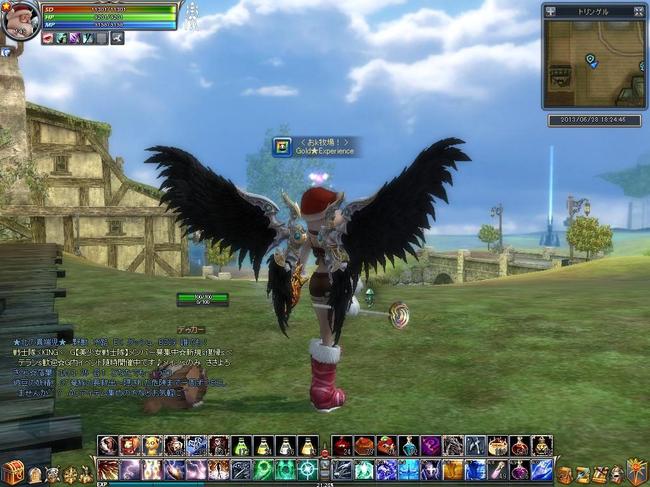
Task: Click the gold crest emblem at bottom-right corner
Action: coord(636,471)
